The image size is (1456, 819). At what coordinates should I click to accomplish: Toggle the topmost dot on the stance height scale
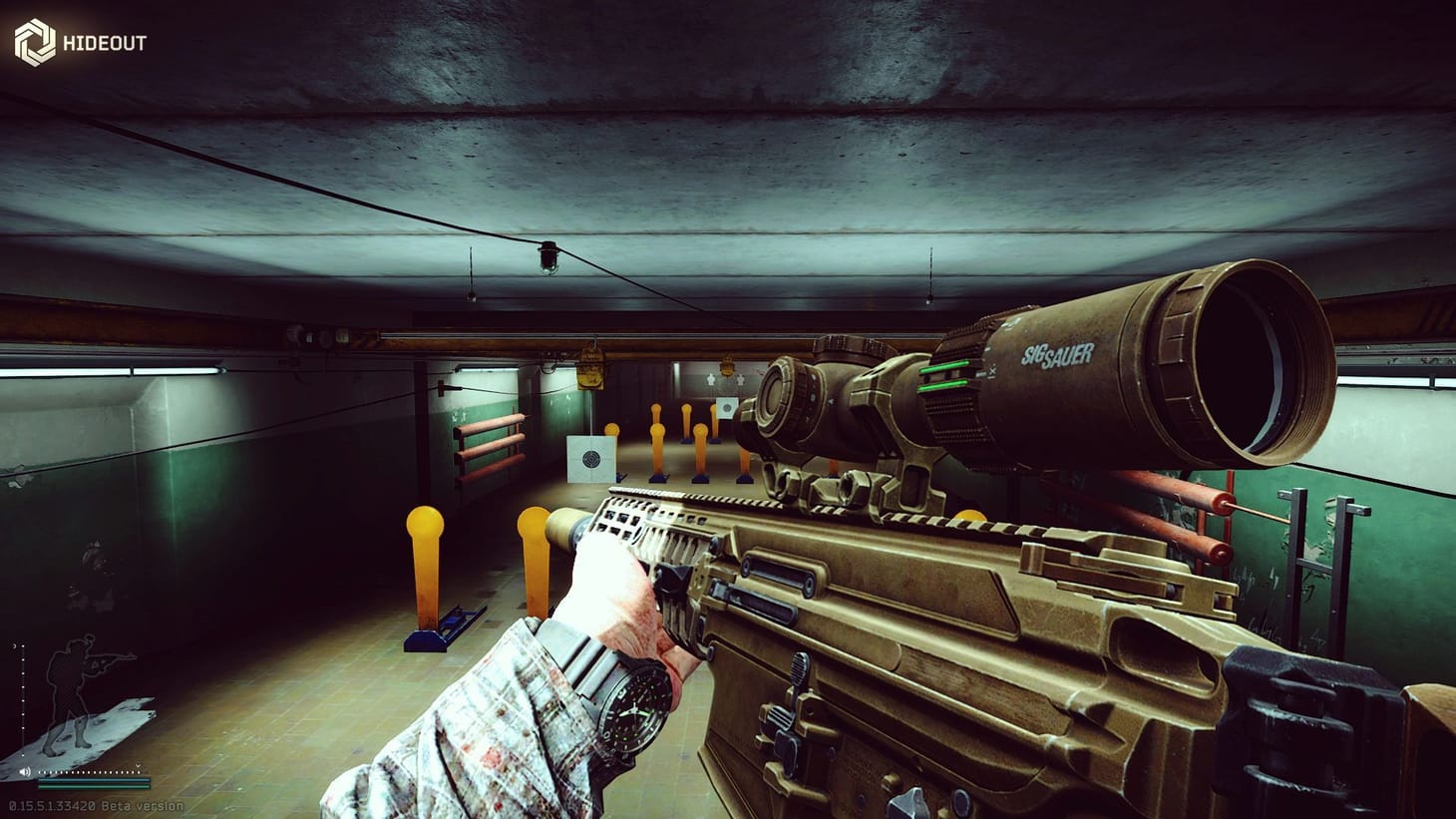[23, 646]
